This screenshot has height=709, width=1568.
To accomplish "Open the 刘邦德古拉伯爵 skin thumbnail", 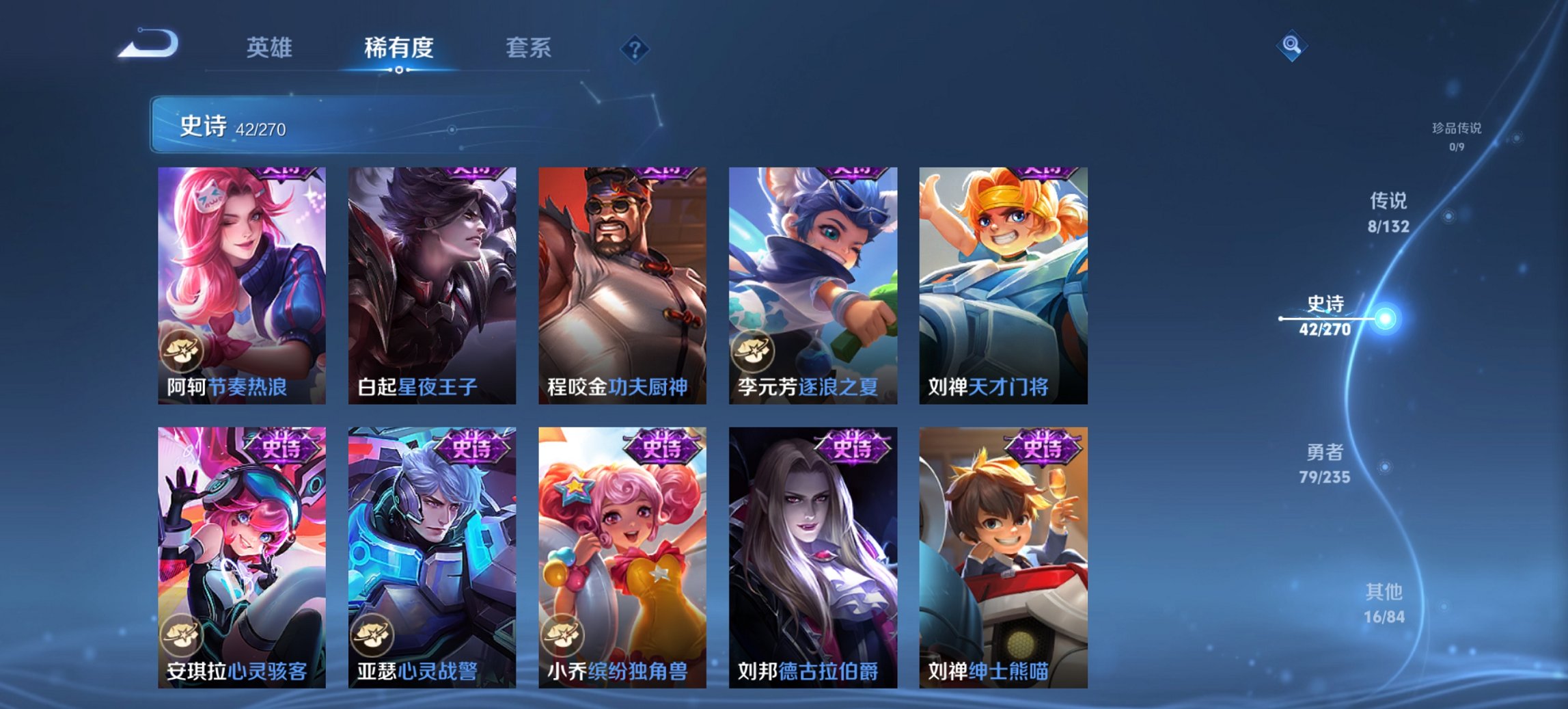I will point(811,558).
